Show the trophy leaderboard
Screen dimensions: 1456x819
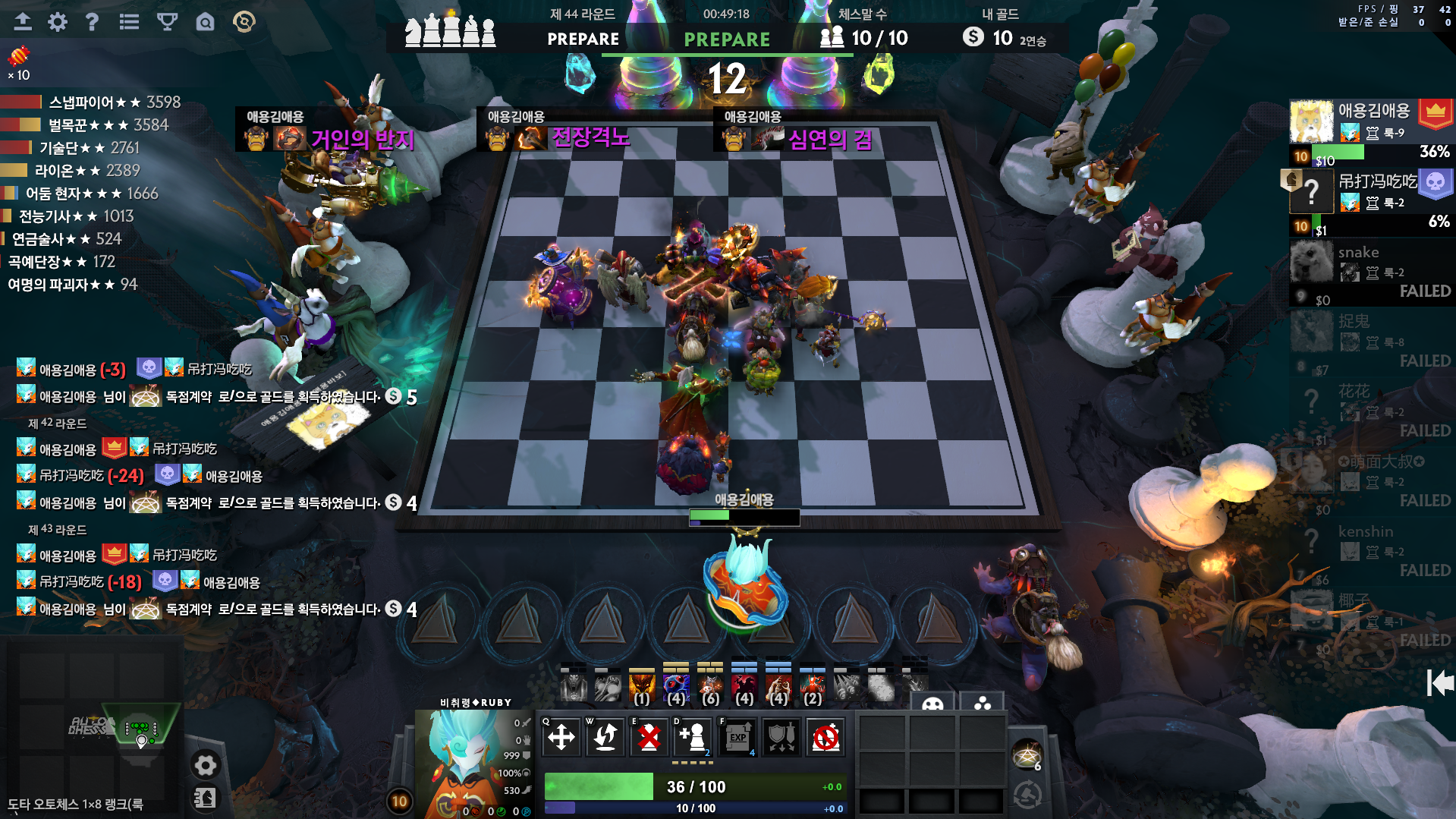click(x=167, y=22)
